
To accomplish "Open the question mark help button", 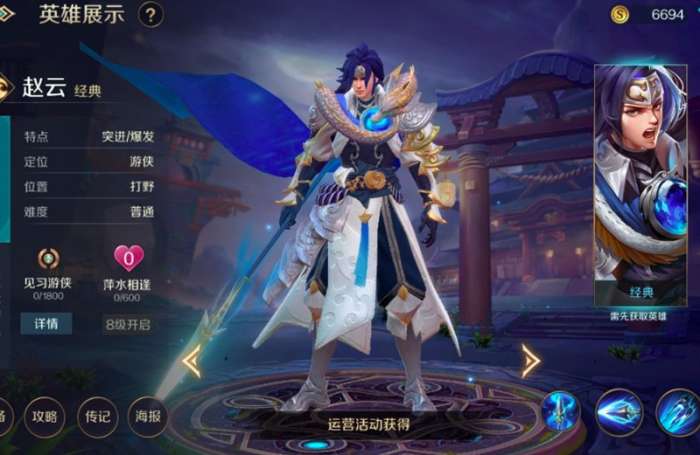I will click(151, 15).
